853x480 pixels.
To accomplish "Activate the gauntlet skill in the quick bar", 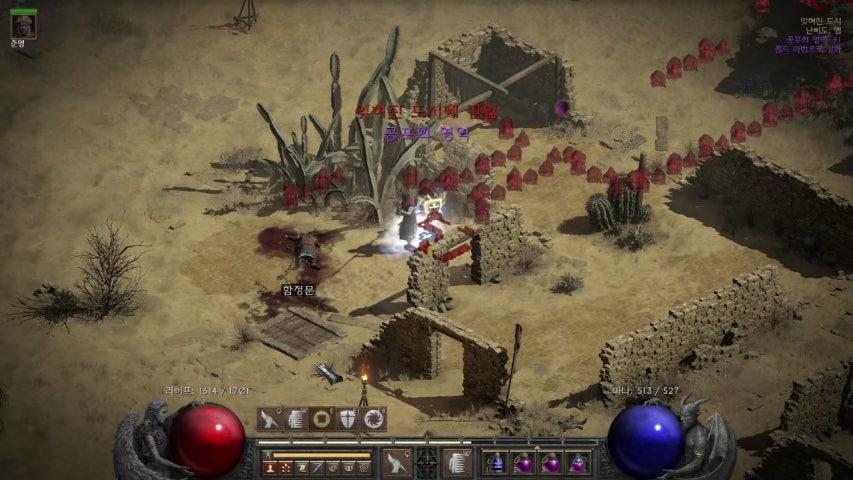I will (x=270, y=419).
